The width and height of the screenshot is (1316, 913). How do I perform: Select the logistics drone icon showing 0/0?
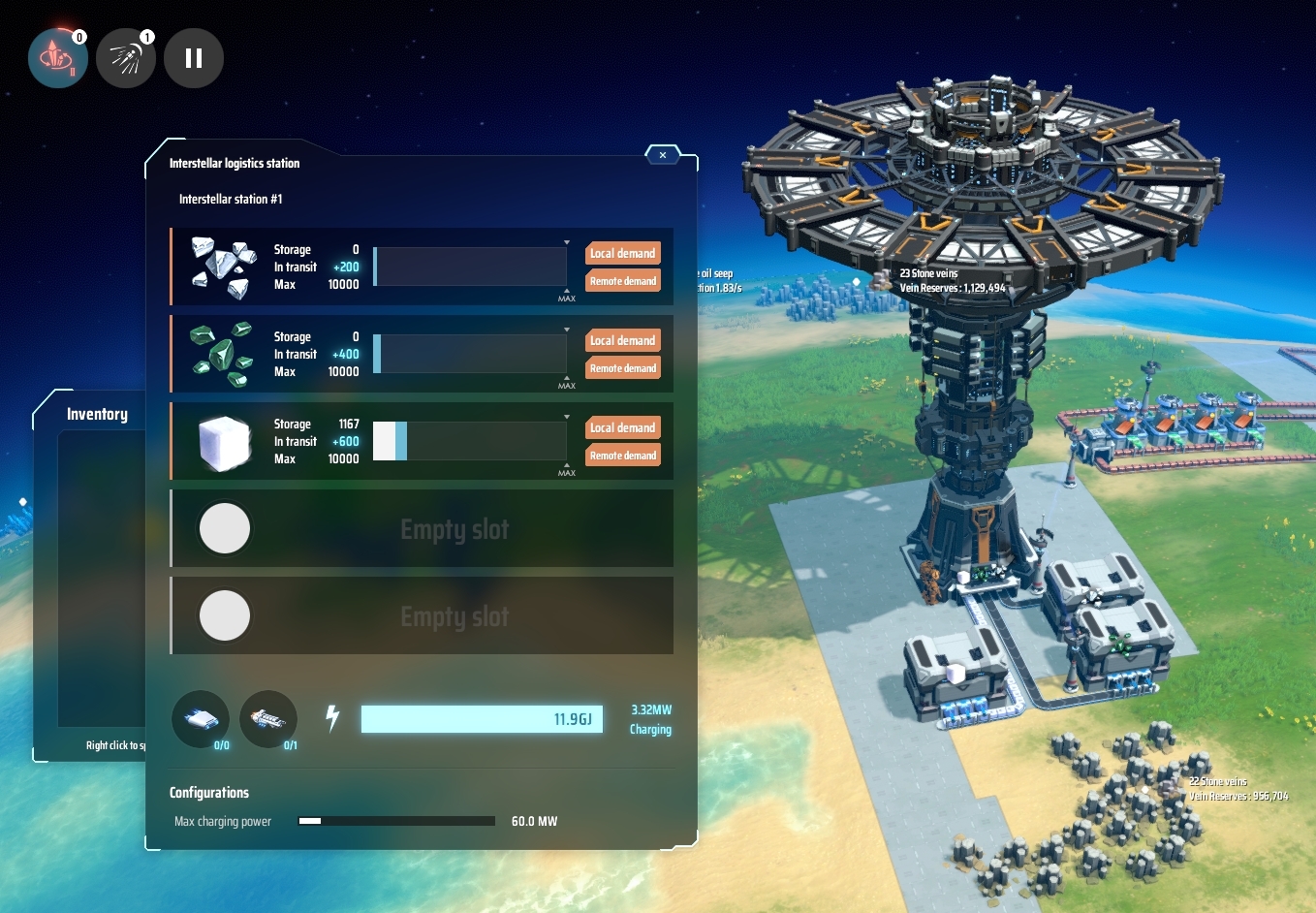[201, 719]
